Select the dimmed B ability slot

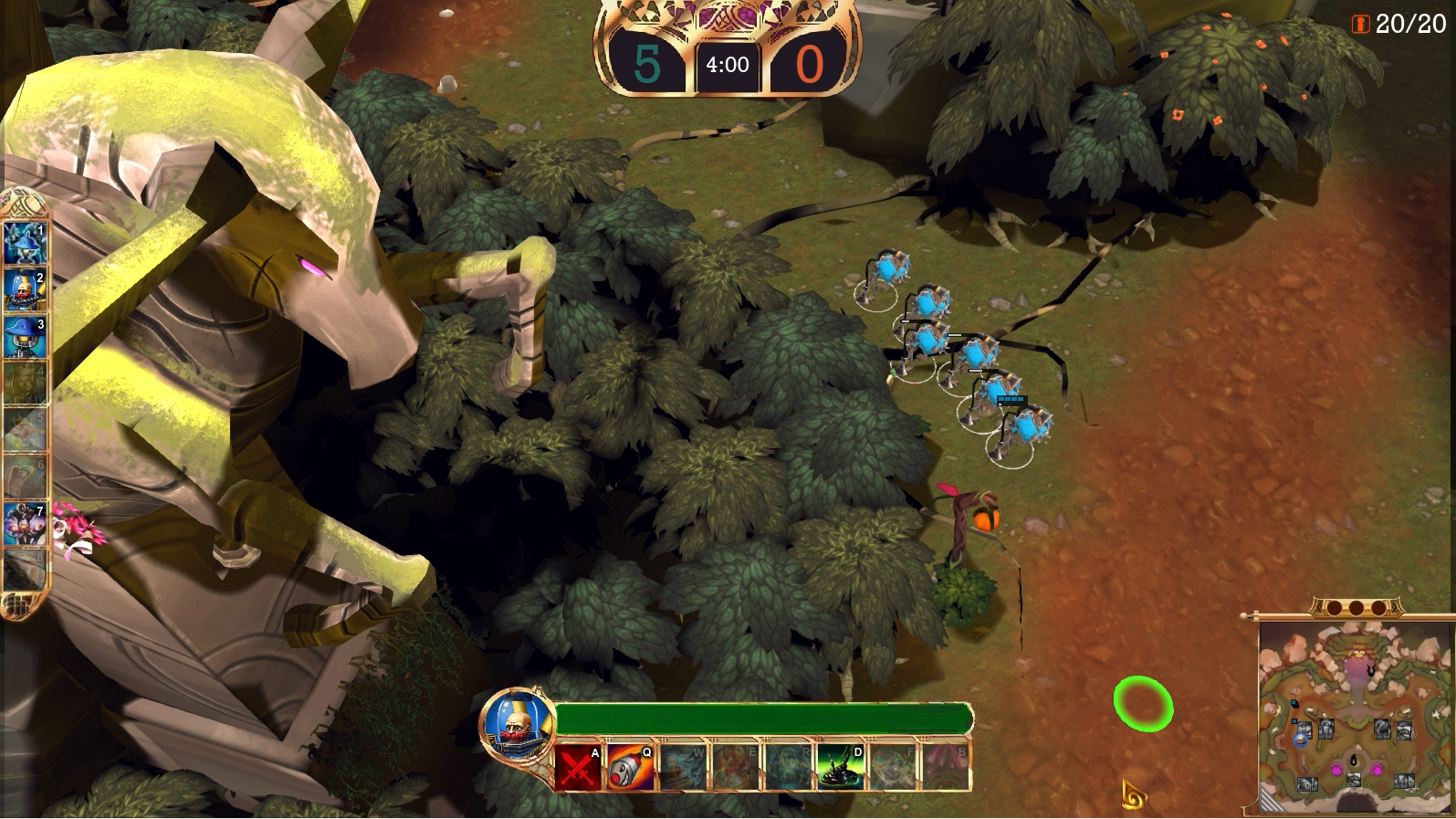pyautogui.click(x=946, y=767)
